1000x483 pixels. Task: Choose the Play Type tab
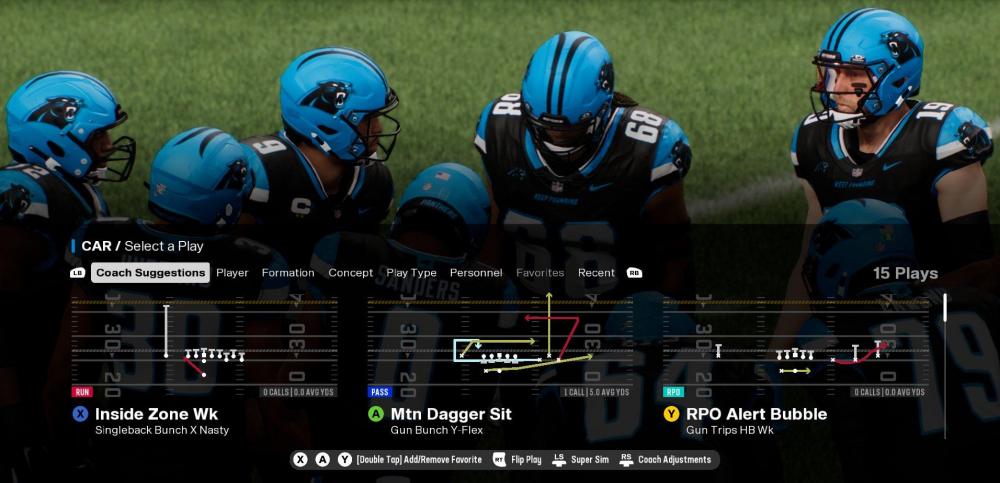(411, 273)
